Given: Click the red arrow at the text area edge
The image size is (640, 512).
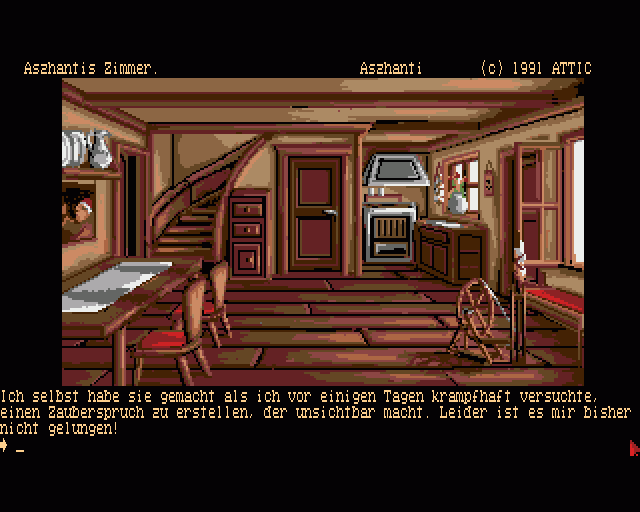Looking at the screenshot, I should (634, 448).
